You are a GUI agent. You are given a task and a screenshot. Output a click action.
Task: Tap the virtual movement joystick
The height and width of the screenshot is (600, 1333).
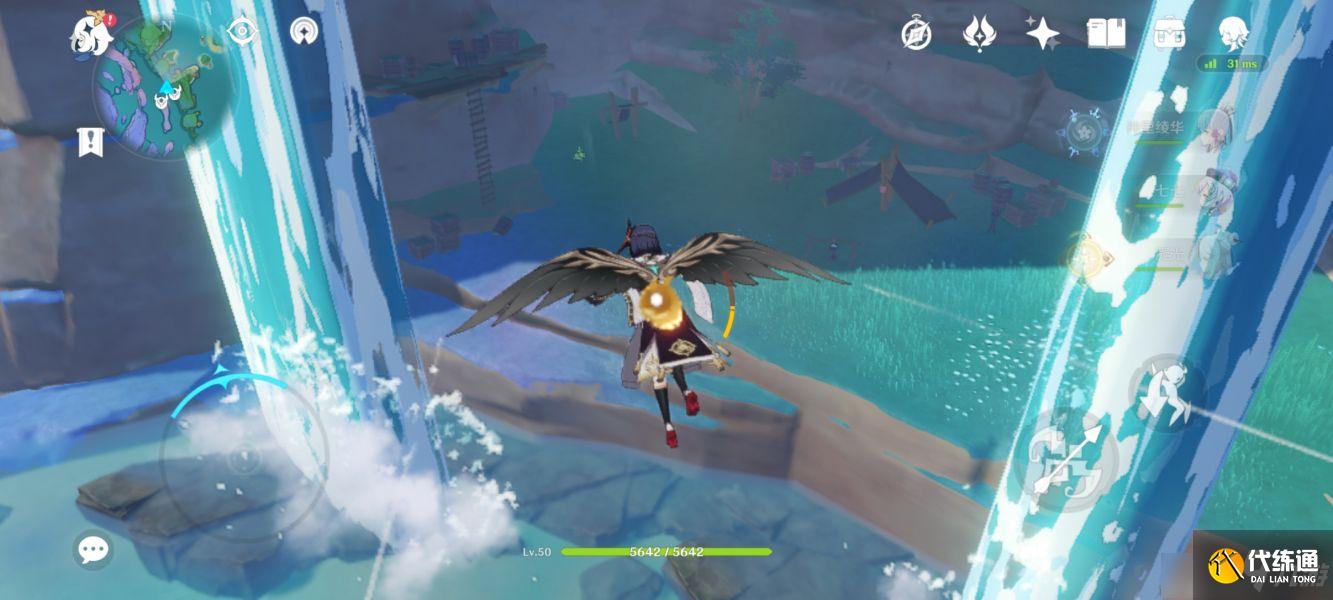pyautogui.click(x=243, y=460)
